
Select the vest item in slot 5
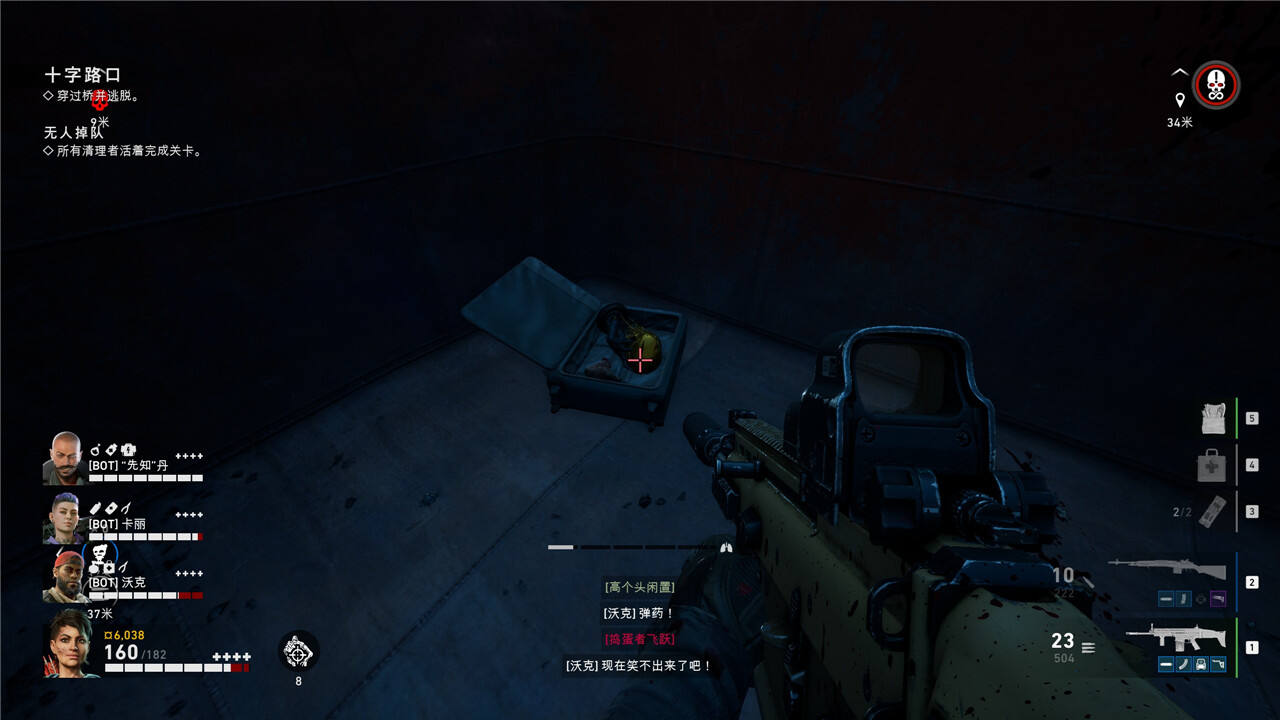click(1213, 418)
